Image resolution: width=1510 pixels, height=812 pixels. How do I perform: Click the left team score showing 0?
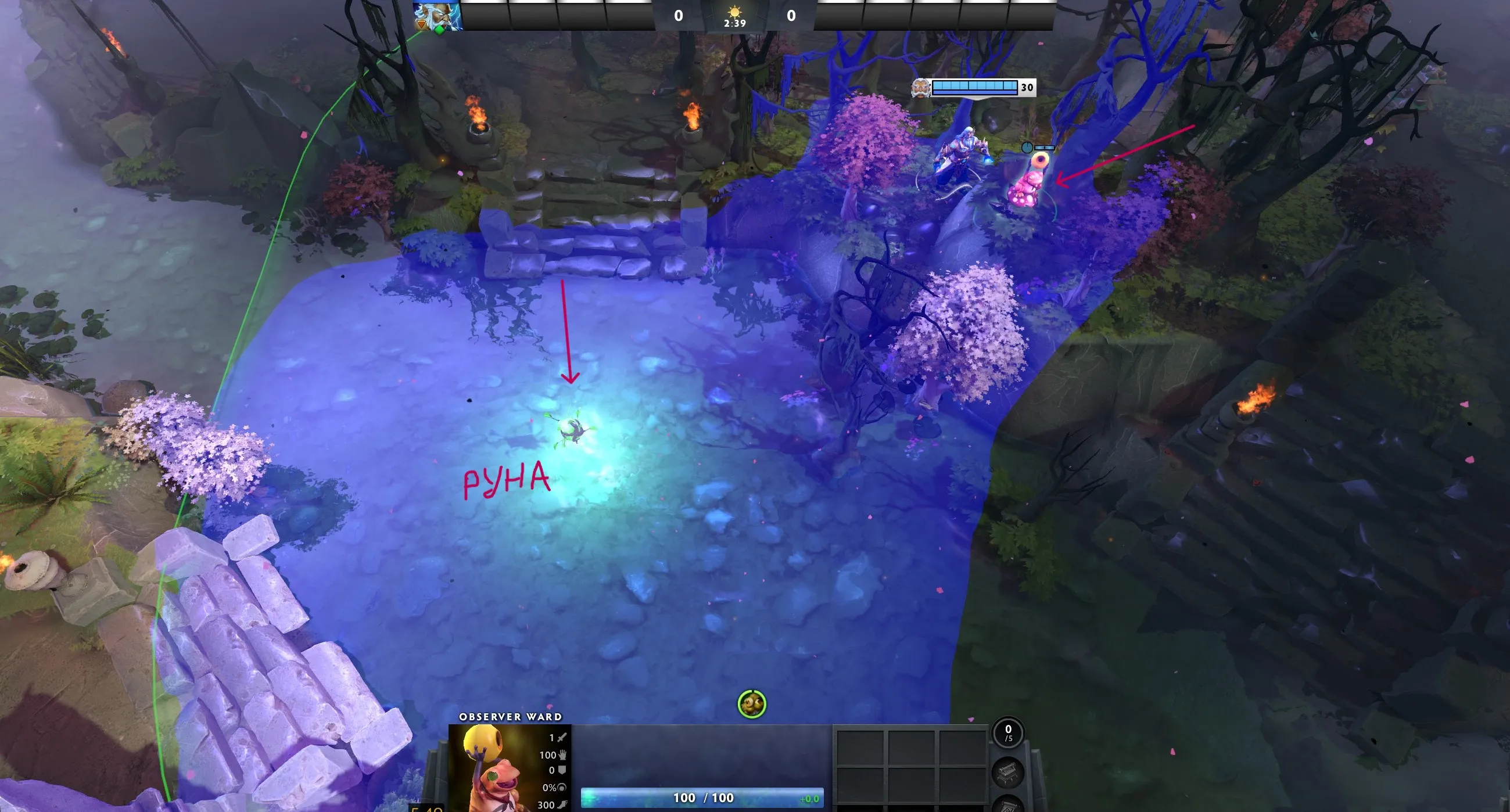(x=678, y=16)
